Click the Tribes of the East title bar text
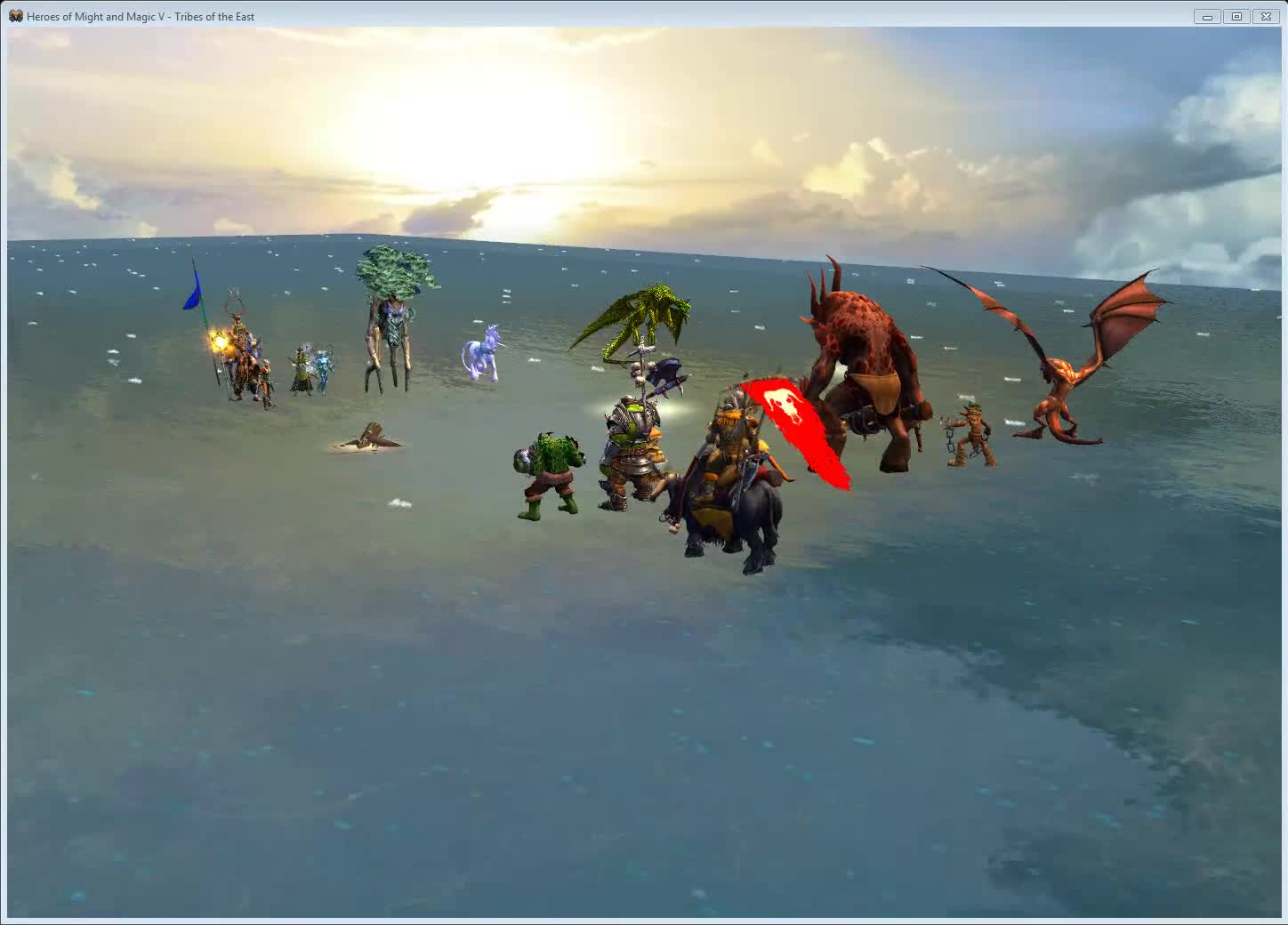1288x925 pixels. pyautogui.click(x=215, y=16)
